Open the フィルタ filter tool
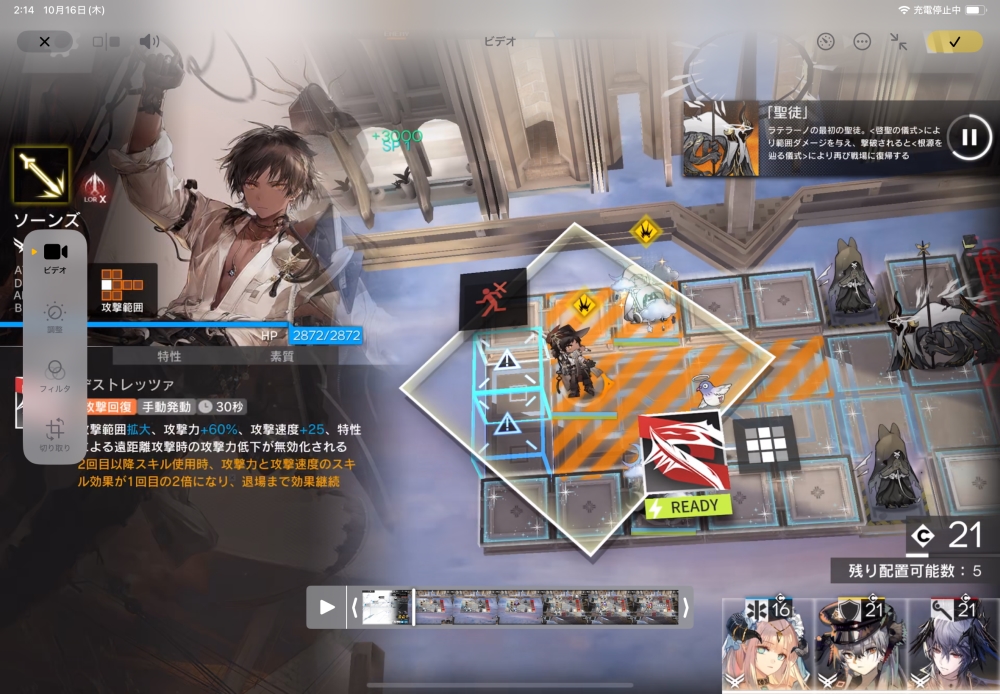This screenshot has width=1000, height=694. coord(55,374)
